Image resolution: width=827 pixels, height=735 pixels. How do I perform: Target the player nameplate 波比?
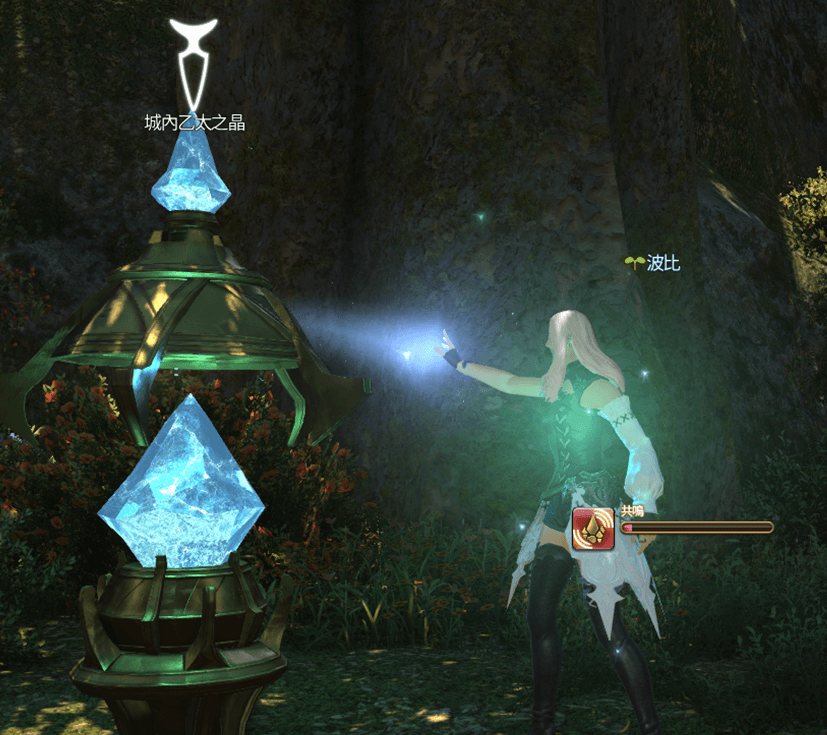[662, 263]
